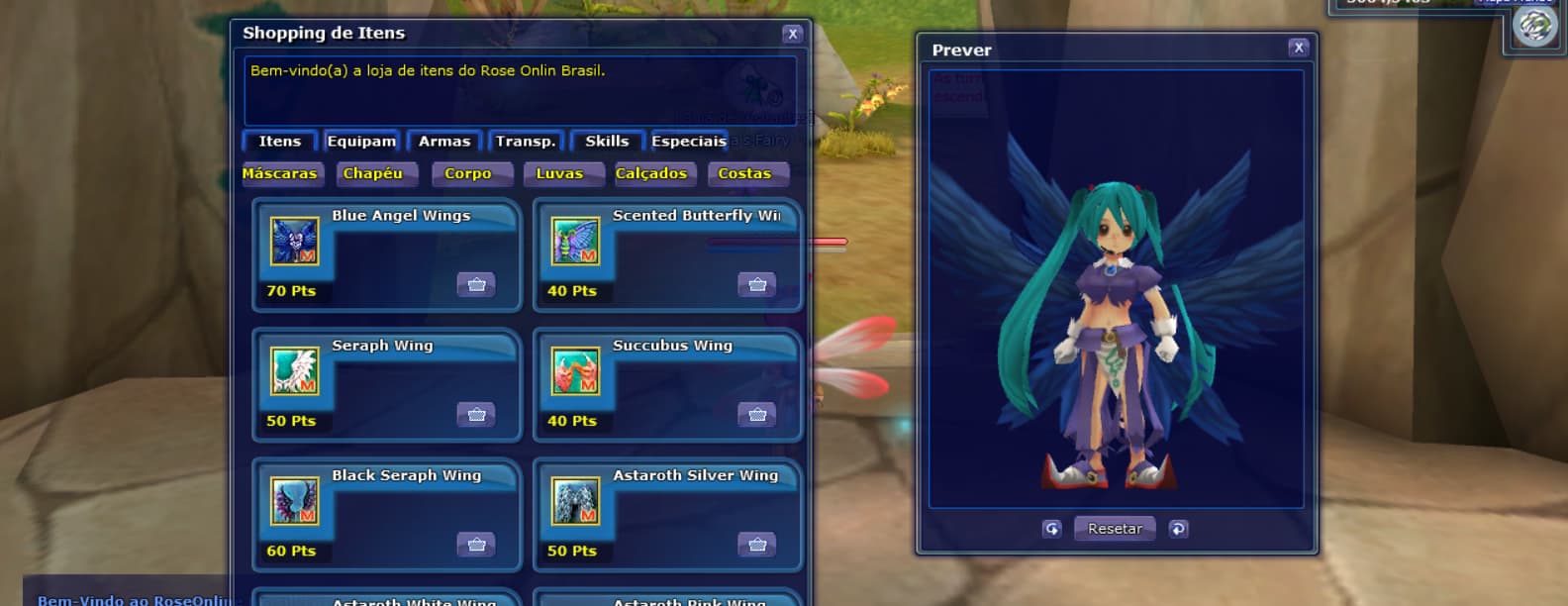Choose the Máscaras category
Image resolution: width=1568 pixels, height=606 pixels.
click(279, 174)
